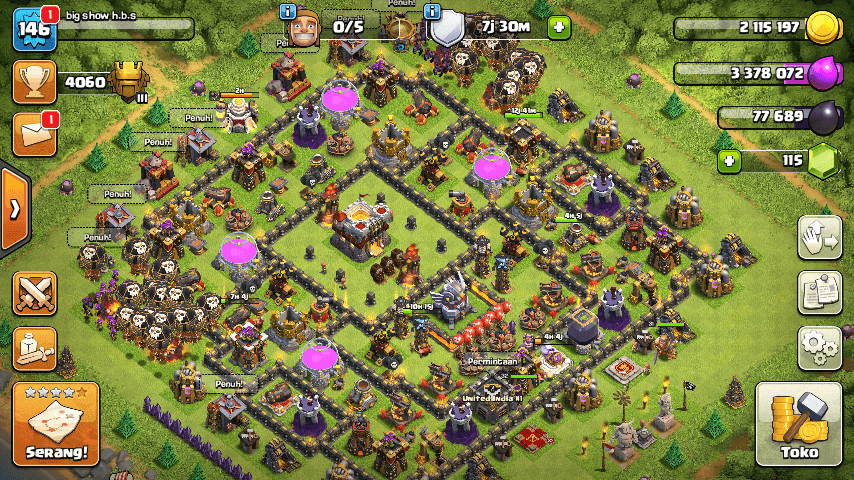This screenshot has width=854, height=480.
Task: Open the settings gears menu
Action: 819,348
